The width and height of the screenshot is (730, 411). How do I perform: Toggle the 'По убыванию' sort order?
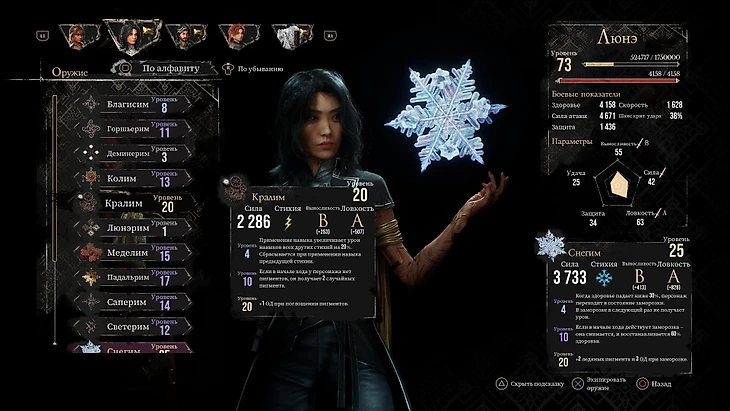(257, 69)
